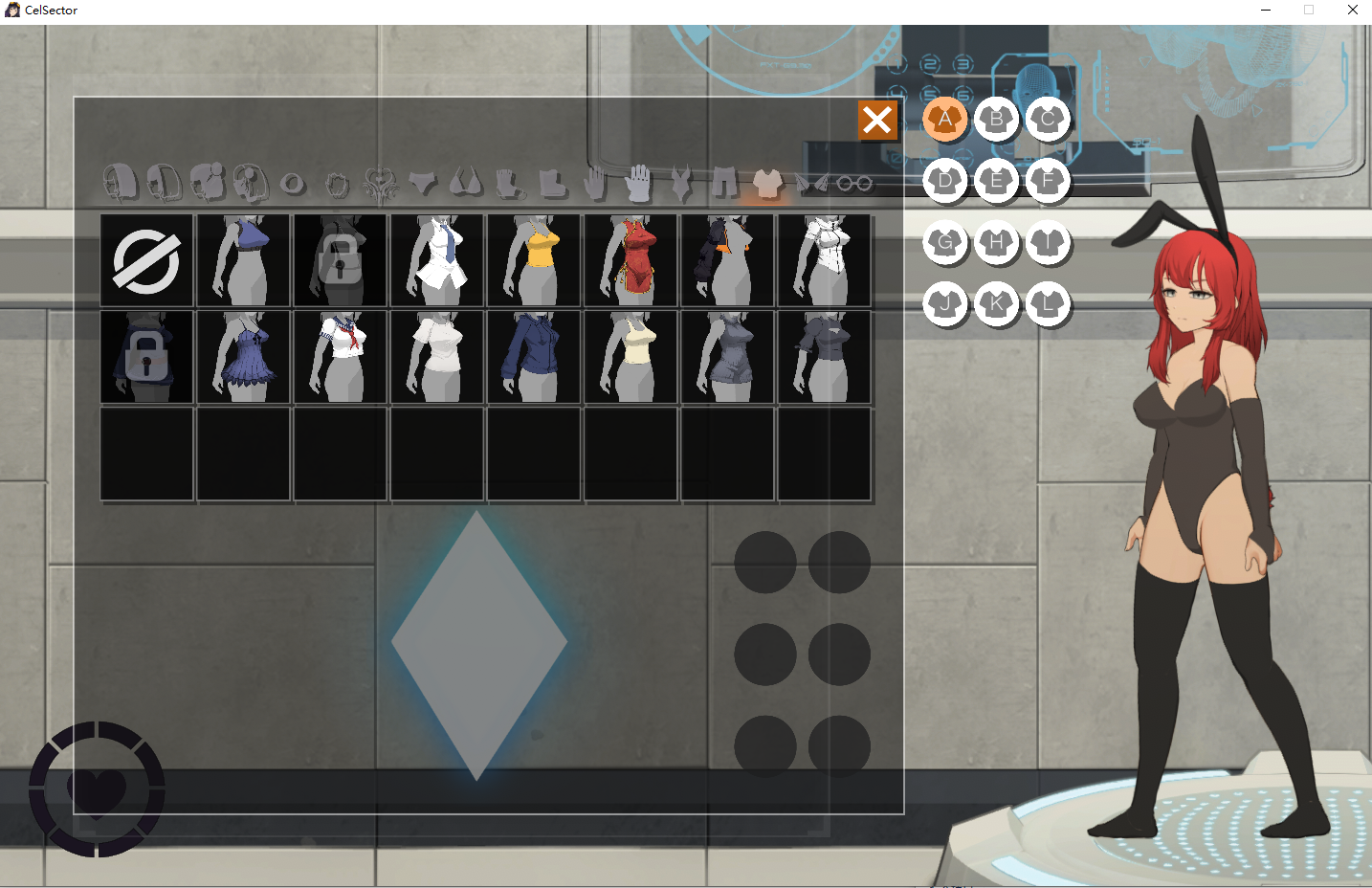The image size is (1372, 888).
Task: Switch to outfit slot B
Action: tap(997, 120)
